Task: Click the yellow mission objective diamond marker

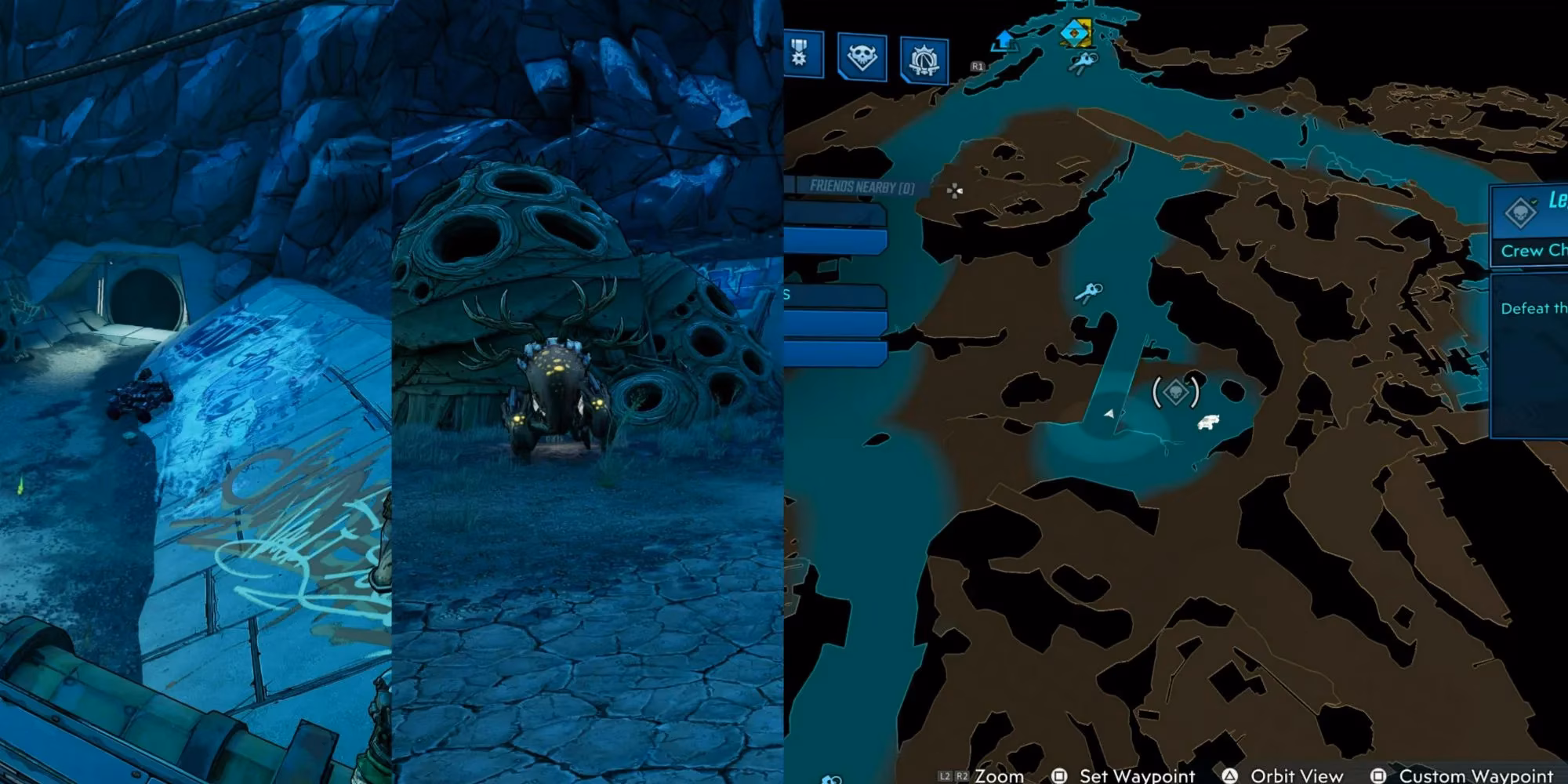Action: [1076, 34]
